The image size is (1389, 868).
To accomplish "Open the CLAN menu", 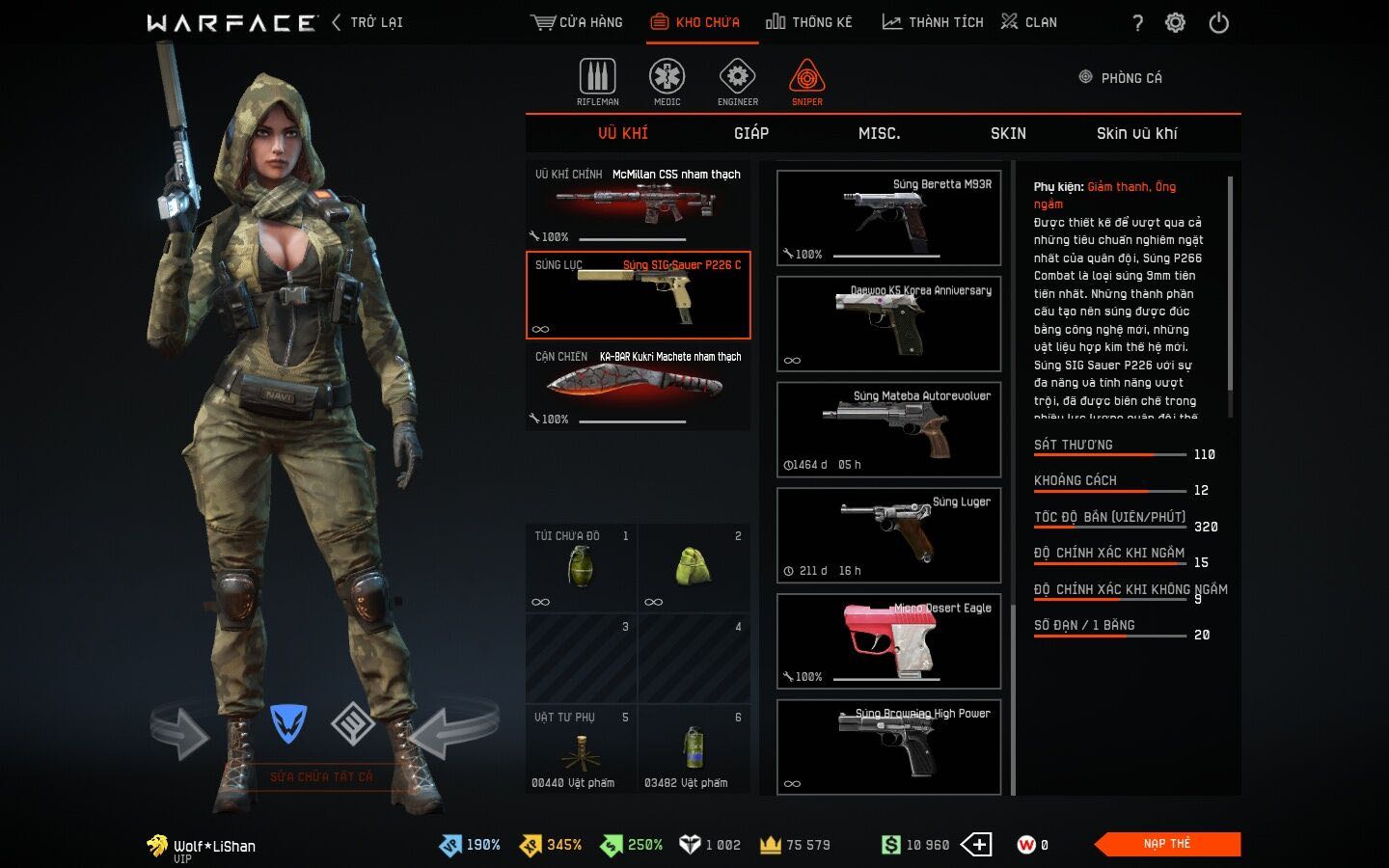I will 1029,22.
